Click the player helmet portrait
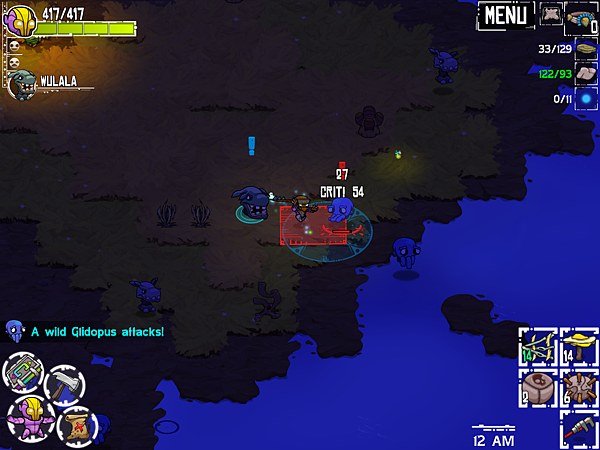Image resolution: width=600 pixels, height=450 pixels. 22,20
